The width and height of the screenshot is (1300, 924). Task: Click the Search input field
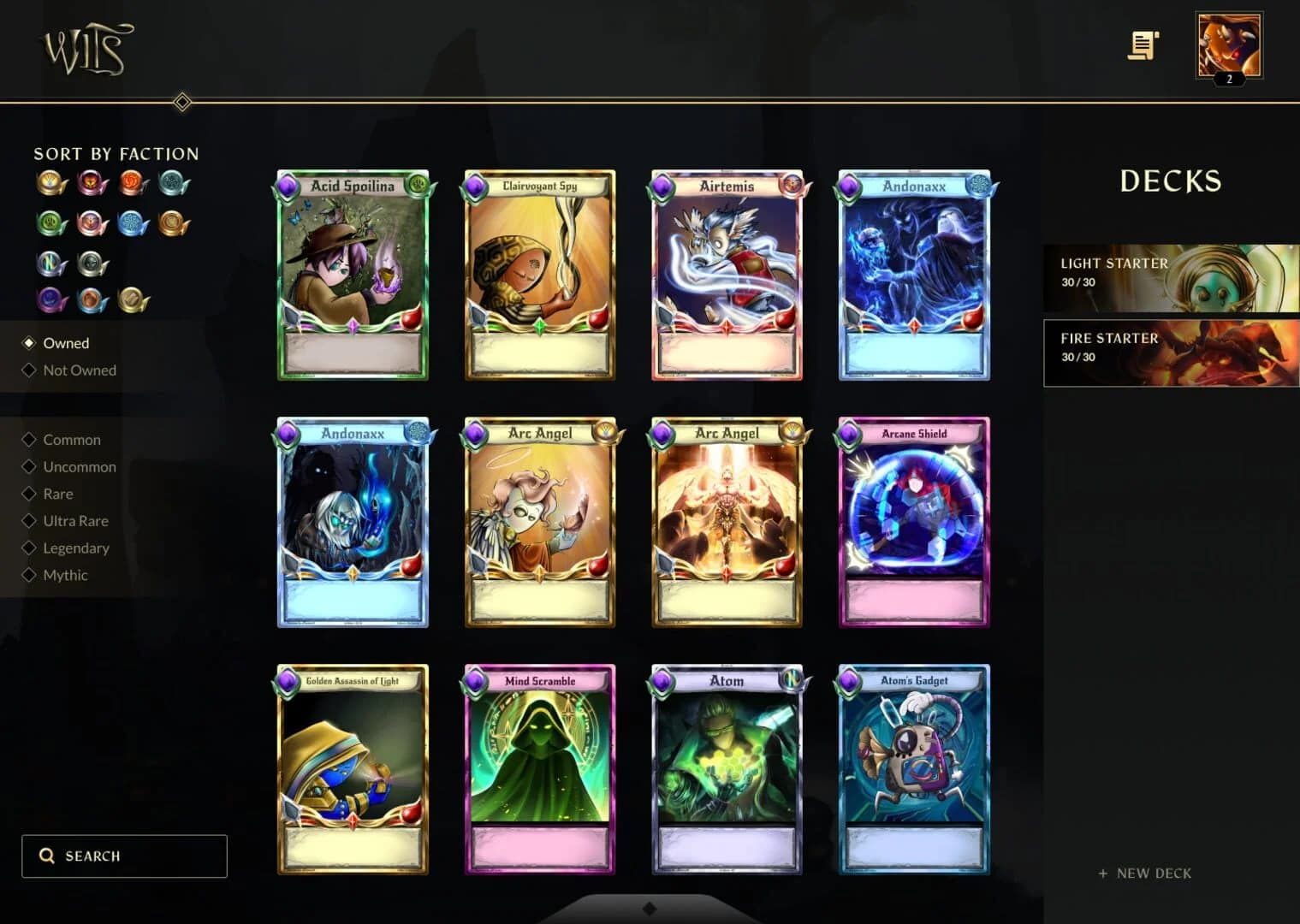pyautogui.click(x=123, y=856)
